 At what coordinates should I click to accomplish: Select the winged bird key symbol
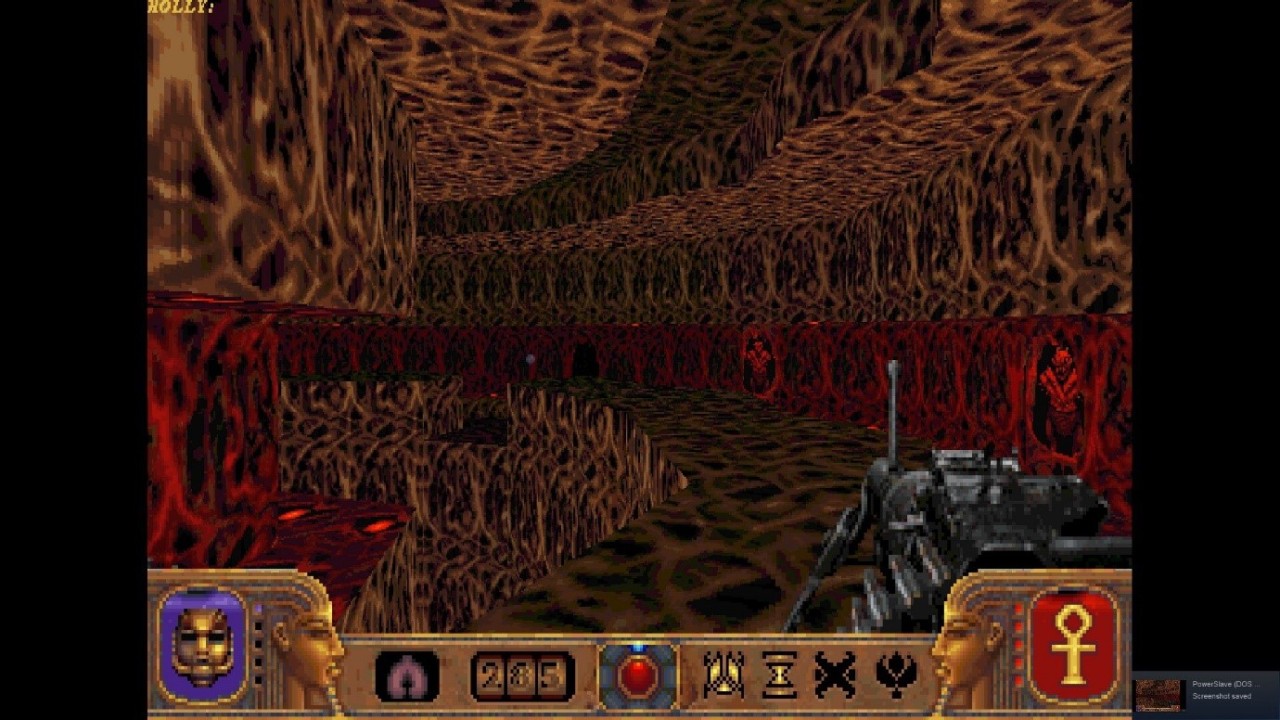pos(897,676)
